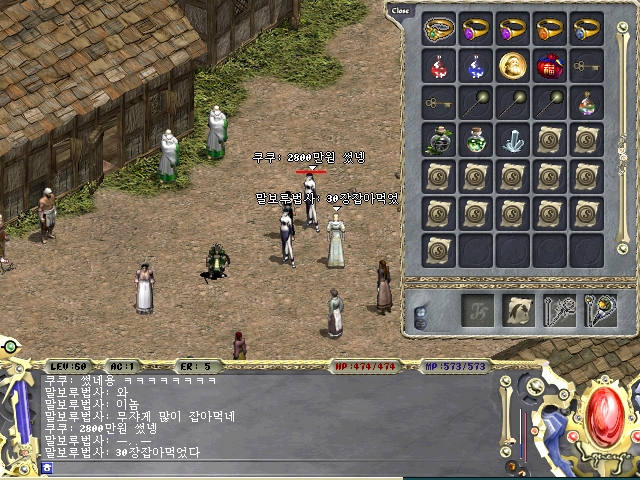Open the red lucky pouch

pyautogui.click(x=550, y=66)
